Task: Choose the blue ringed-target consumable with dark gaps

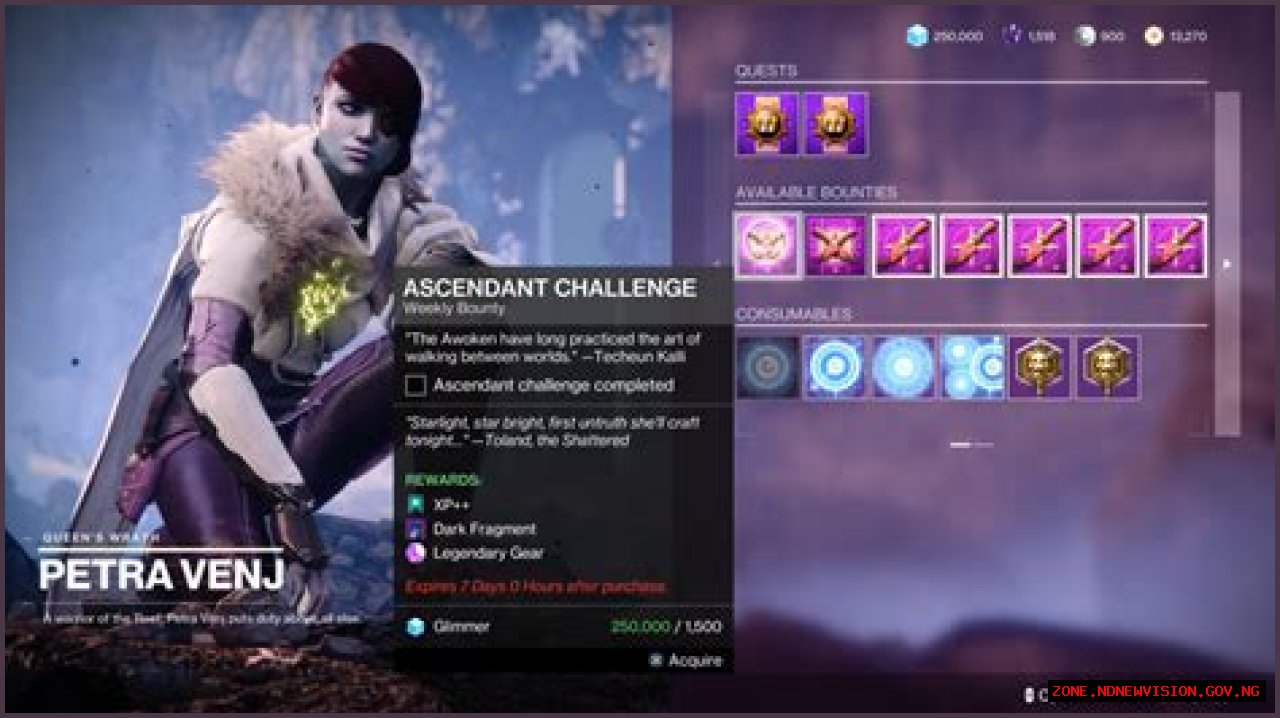Action: 835,367
